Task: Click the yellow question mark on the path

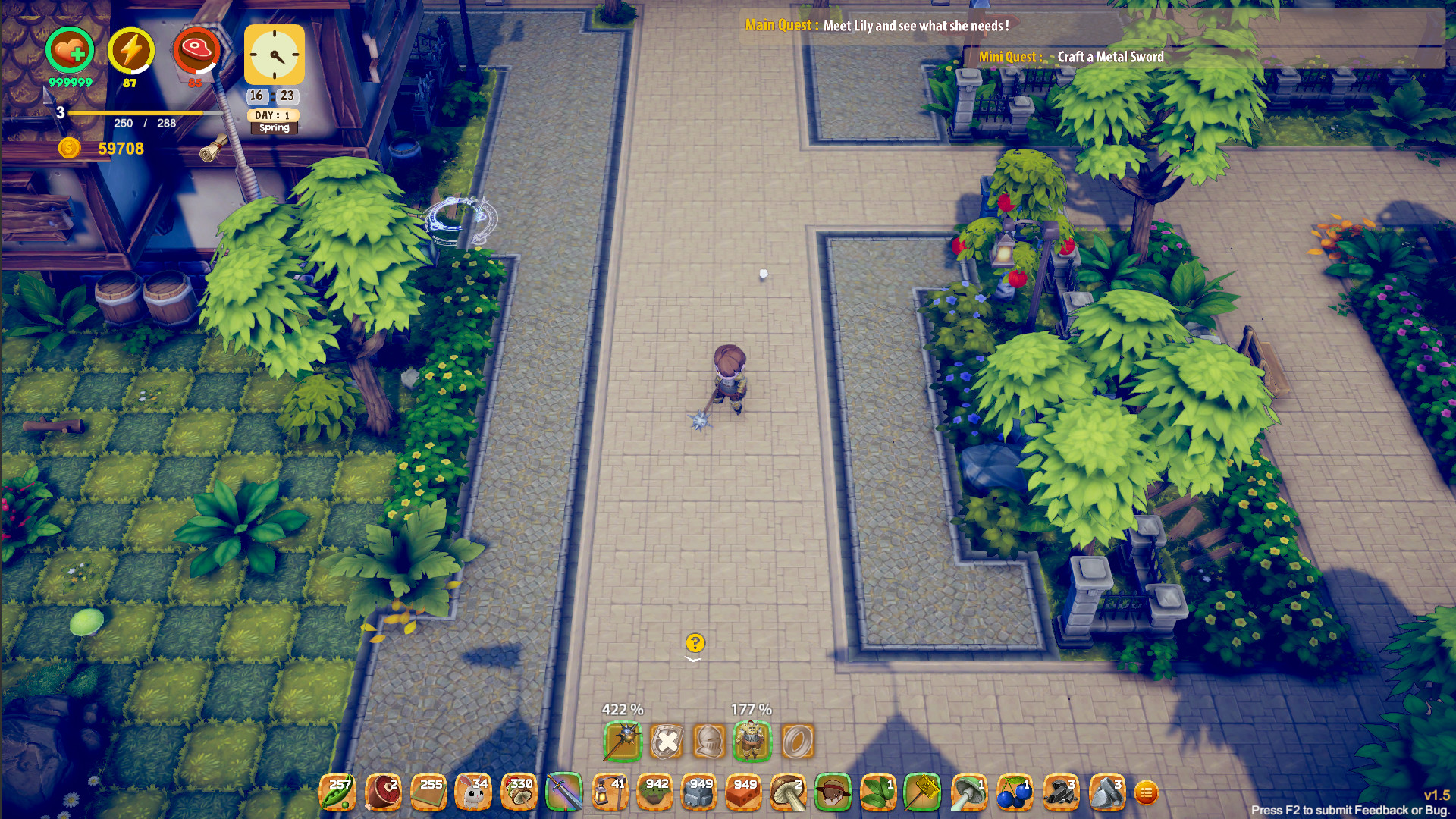Action: click(x=695, y=642)
